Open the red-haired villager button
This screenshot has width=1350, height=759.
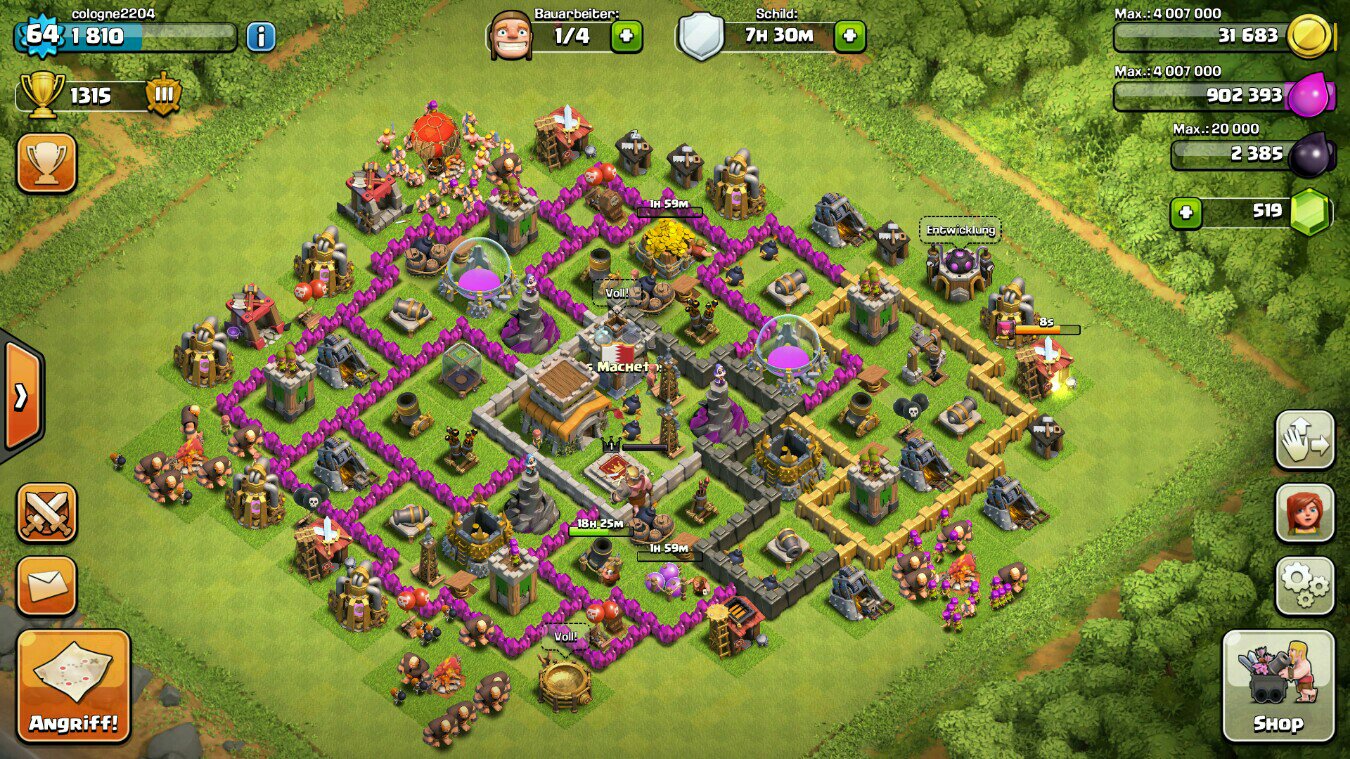tap(1305, 513)
